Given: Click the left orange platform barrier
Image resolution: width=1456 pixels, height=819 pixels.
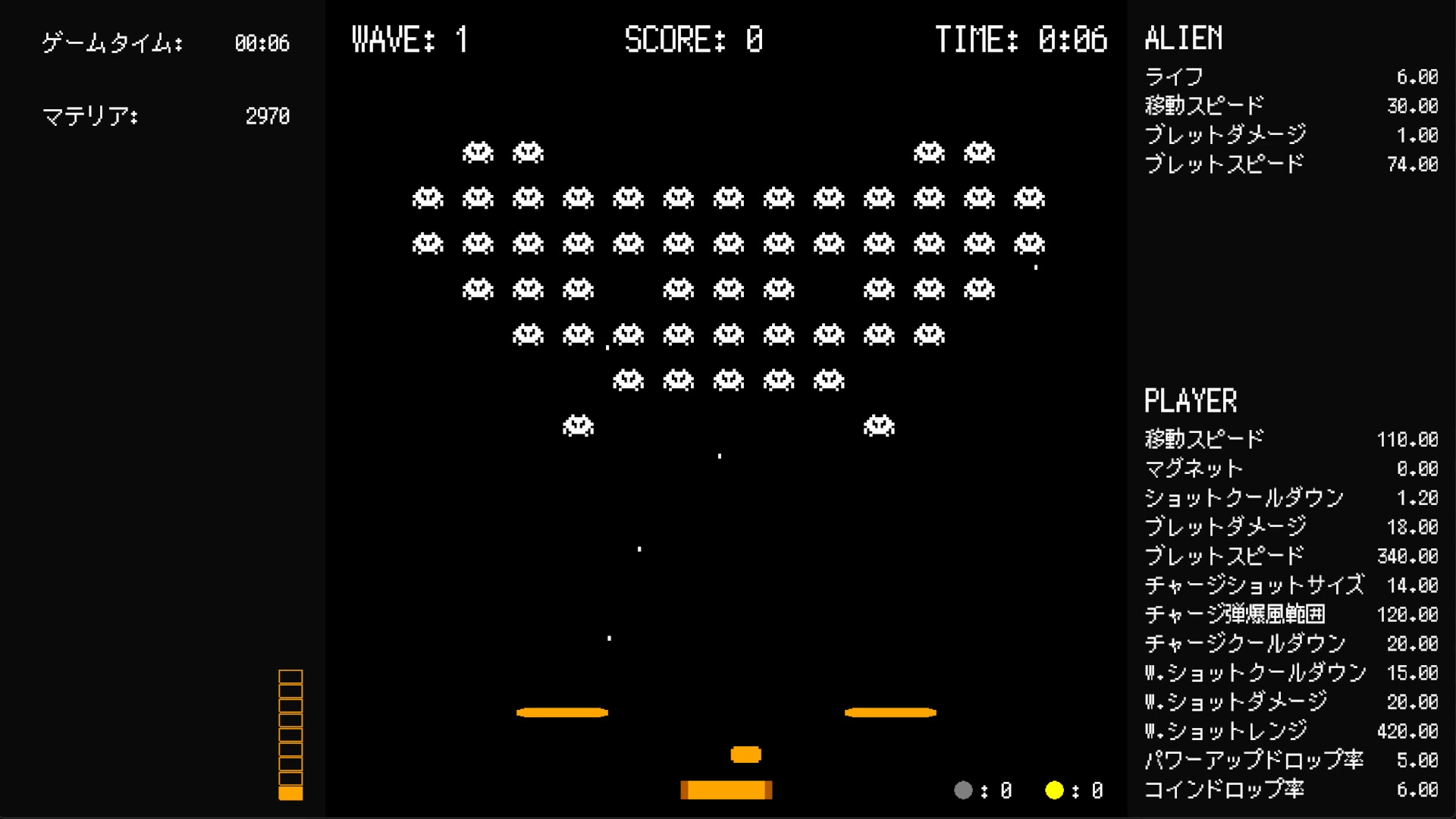Looking at the screenshot, I should click(x=561, y=711).
